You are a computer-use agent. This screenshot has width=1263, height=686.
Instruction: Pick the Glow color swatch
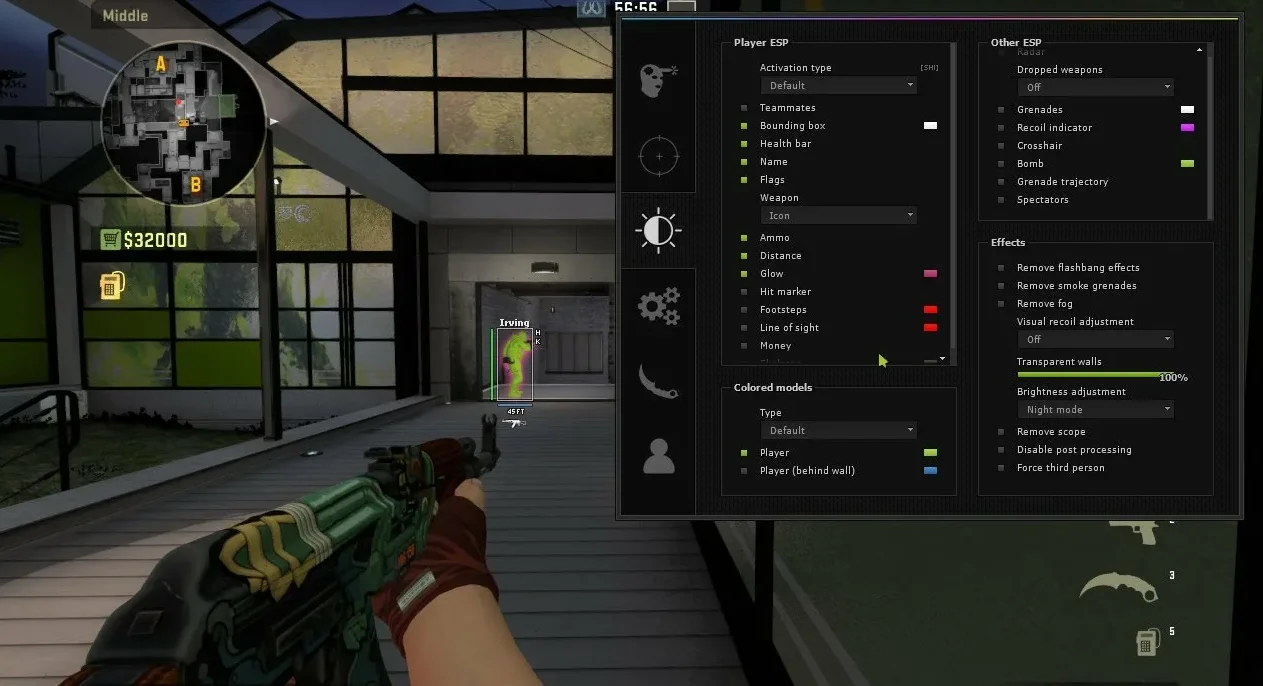pyautogui.click(x=930, y=274)
